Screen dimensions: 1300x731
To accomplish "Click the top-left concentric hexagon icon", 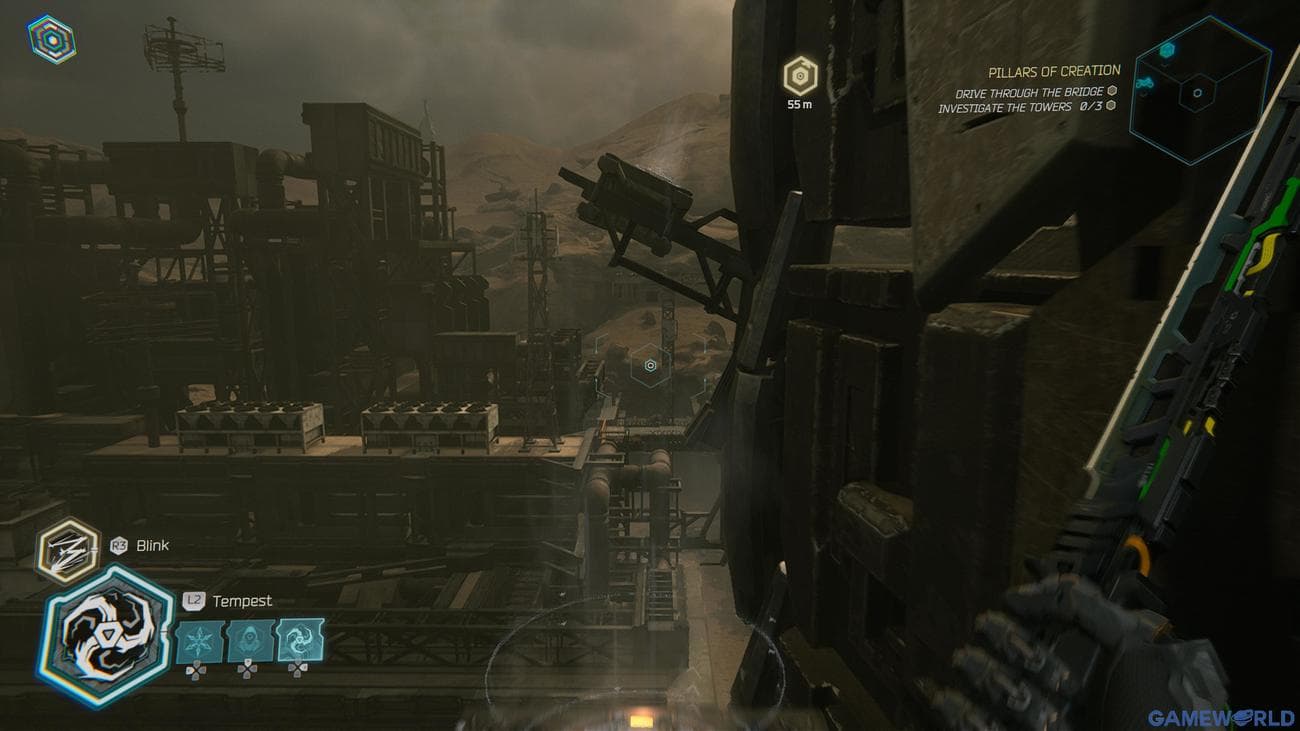I will tap(52, 40).
